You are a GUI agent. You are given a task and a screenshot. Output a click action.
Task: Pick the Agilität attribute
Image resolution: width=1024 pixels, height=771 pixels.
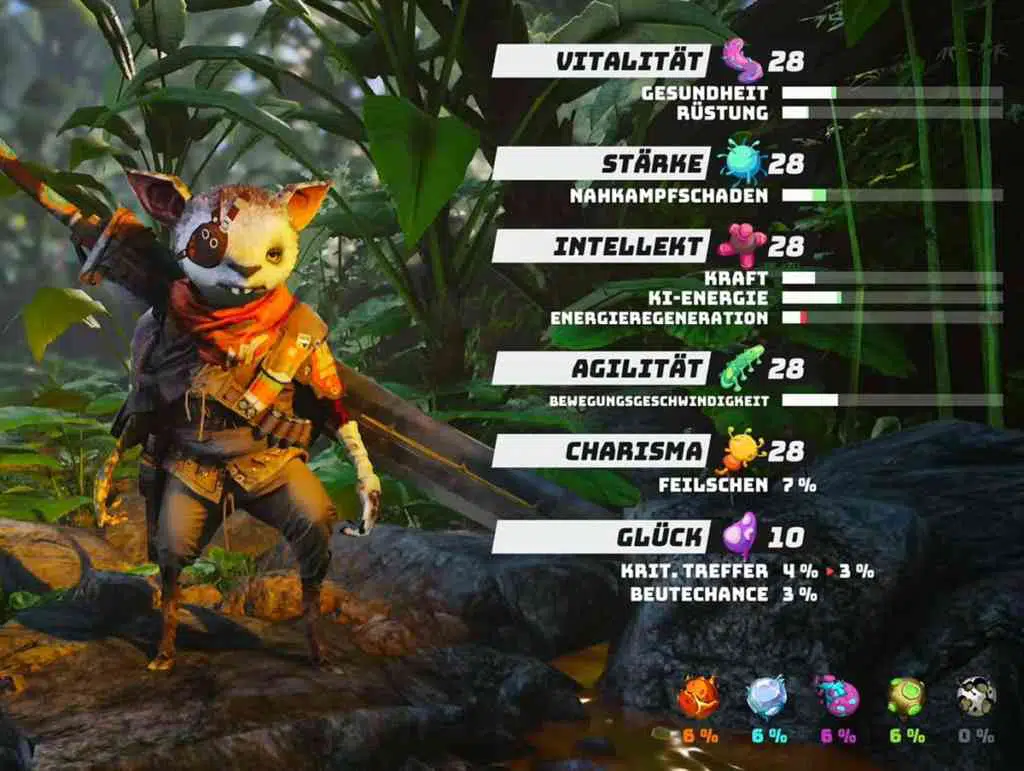tap(602, 368)
